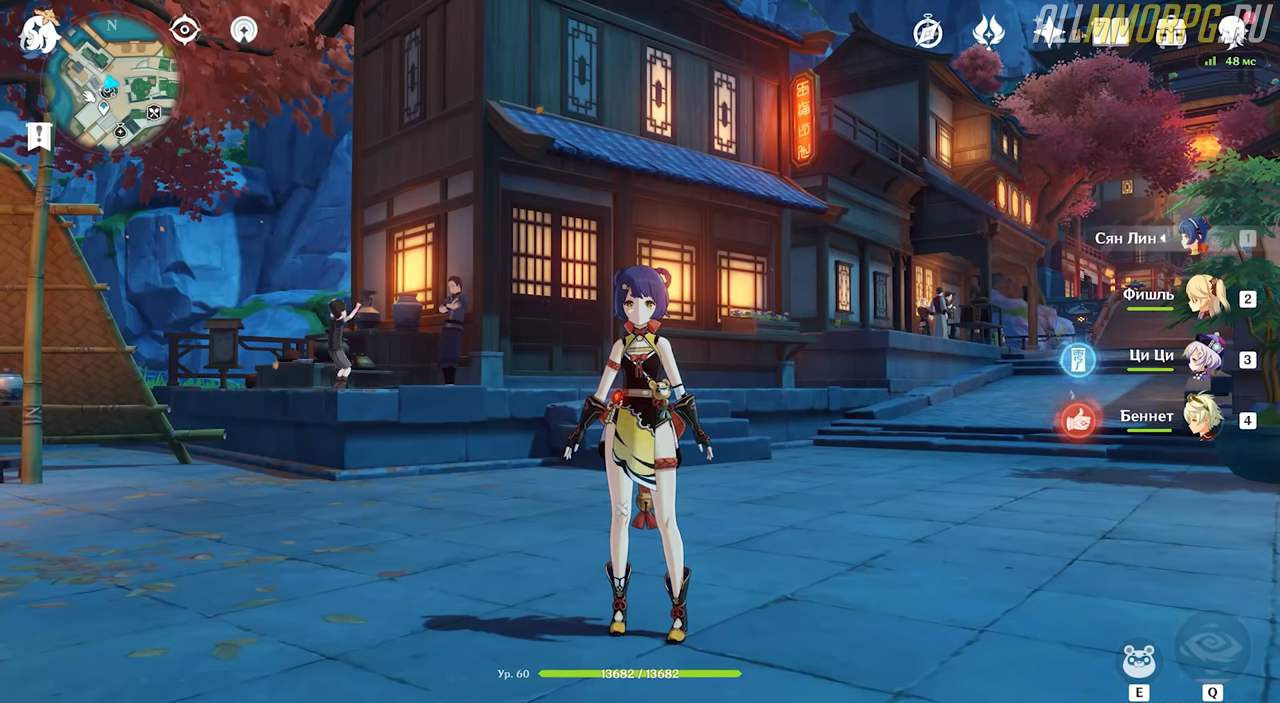Select the fork-and-knife restaurant marker on minimap
The image size is (1280, 703).
(154, 112)
